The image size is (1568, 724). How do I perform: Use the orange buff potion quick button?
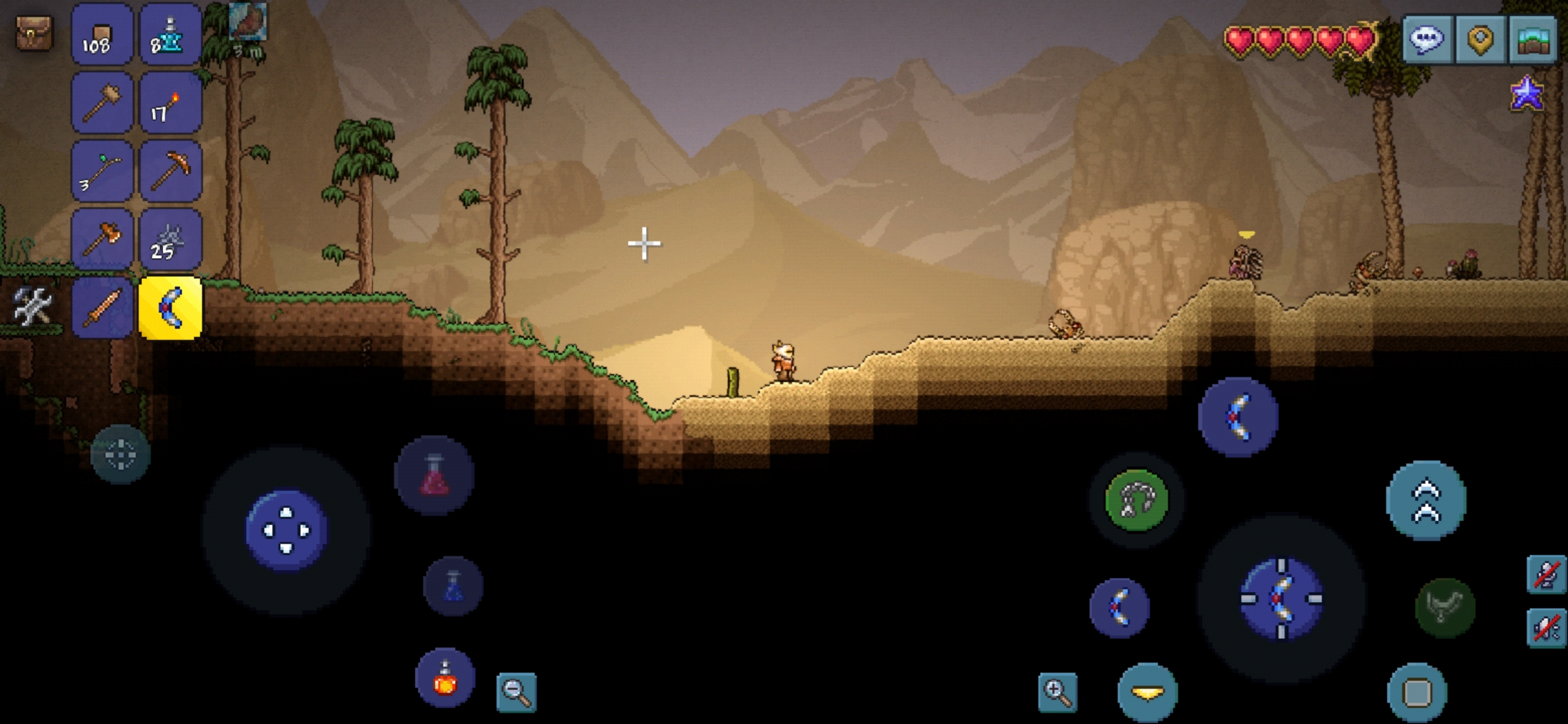[x=445, y=678]
